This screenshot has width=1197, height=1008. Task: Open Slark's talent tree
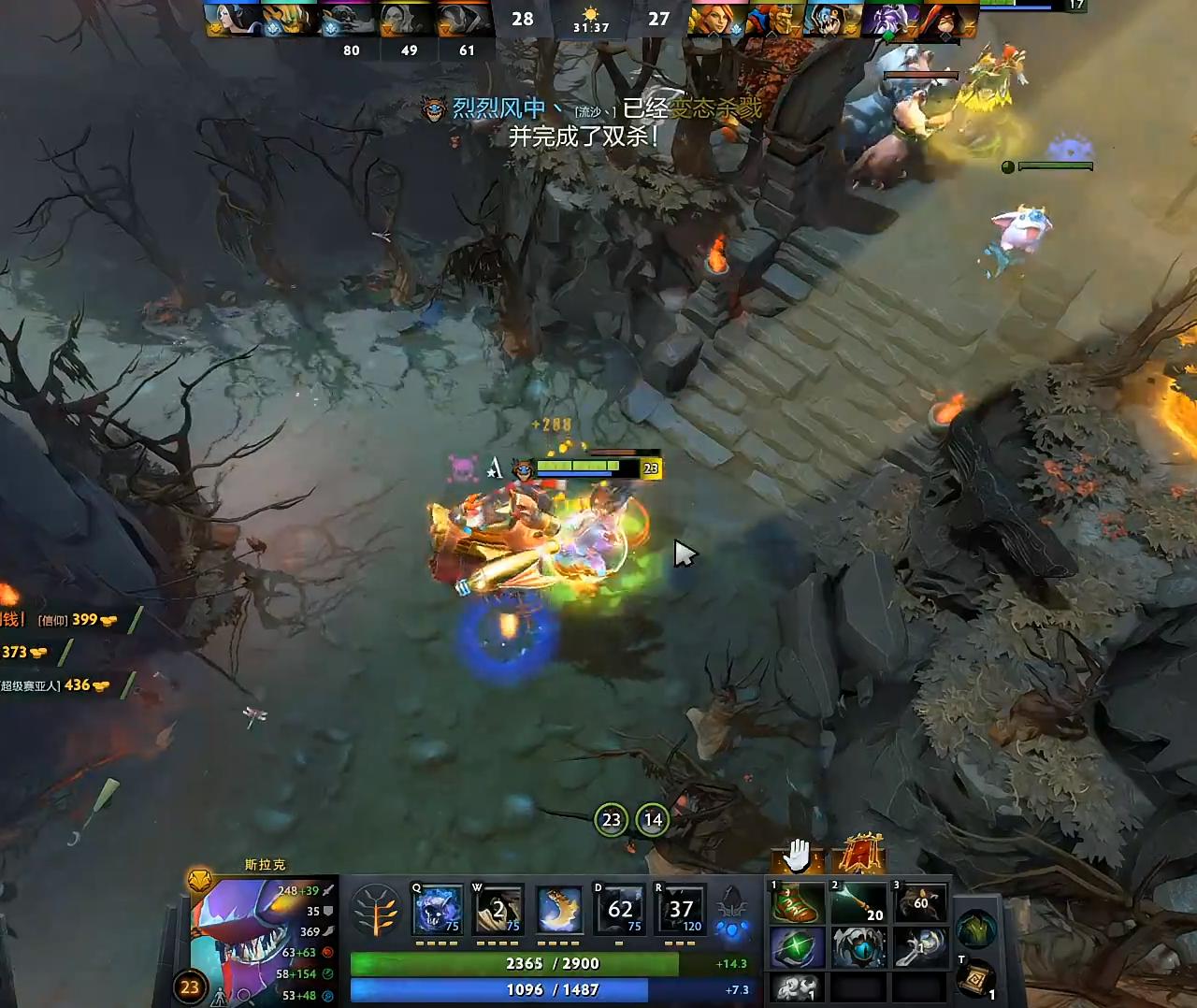tap(378, 912)
